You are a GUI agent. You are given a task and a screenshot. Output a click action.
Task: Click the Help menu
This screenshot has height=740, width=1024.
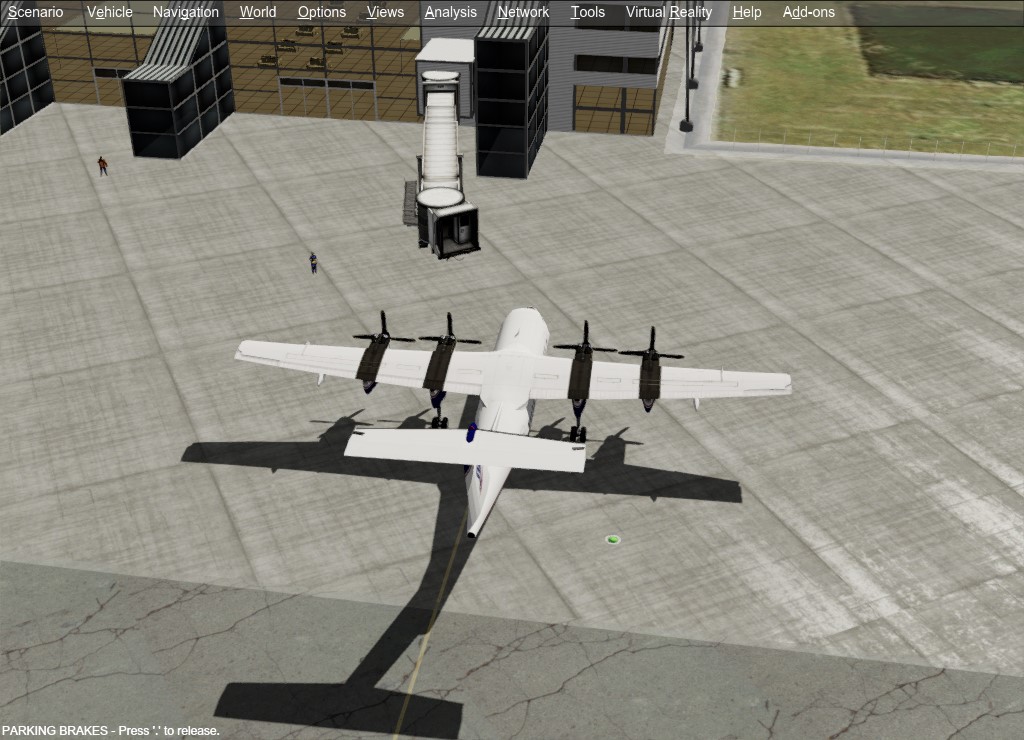[746, 12]
